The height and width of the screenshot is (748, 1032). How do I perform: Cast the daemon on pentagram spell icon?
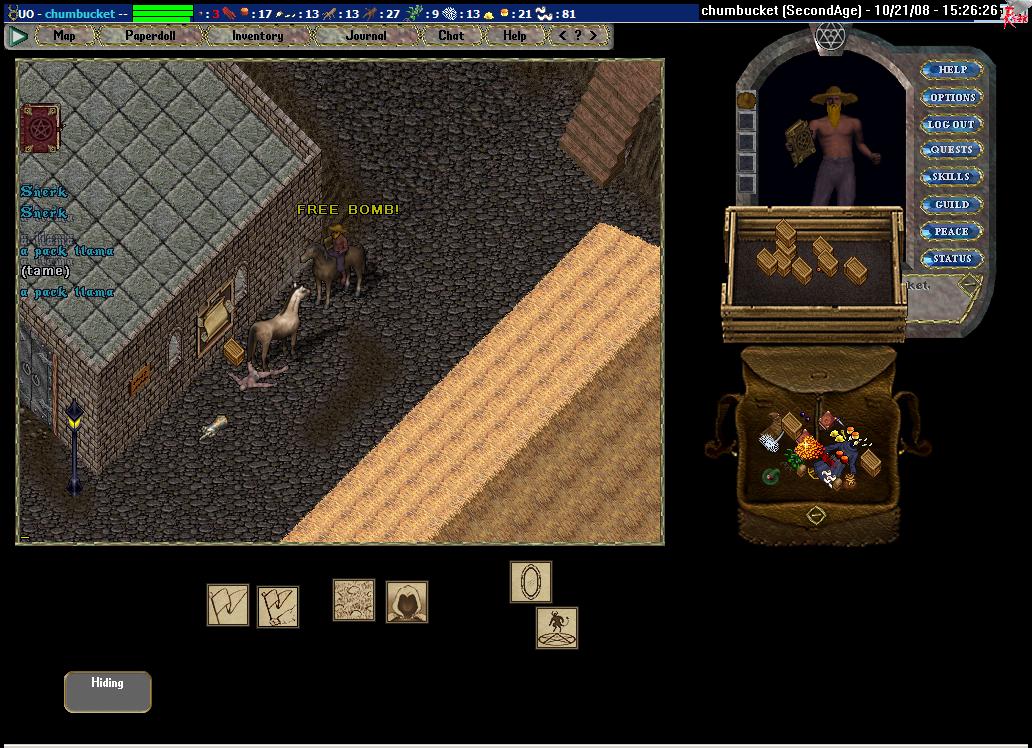click(x=557, y=628)
